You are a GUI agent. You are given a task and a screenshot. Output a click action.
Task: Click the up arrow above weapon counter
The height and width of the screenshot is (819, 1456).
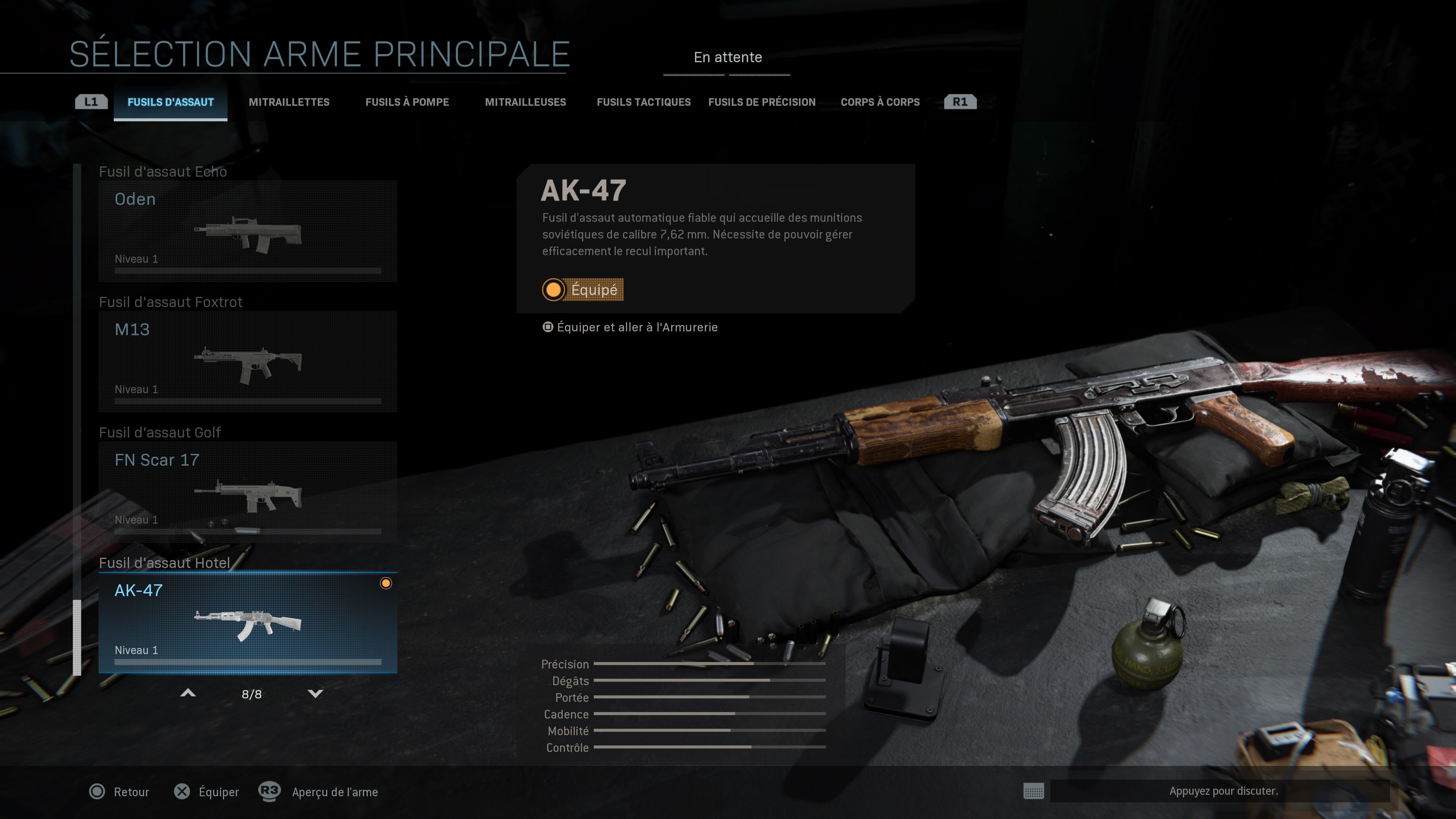[x=188, y=693]
